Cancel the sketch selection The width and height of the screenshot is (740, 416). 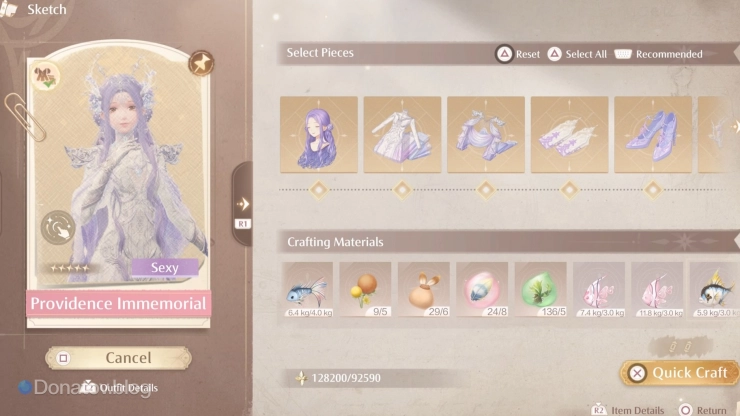[x=118, y=357]
